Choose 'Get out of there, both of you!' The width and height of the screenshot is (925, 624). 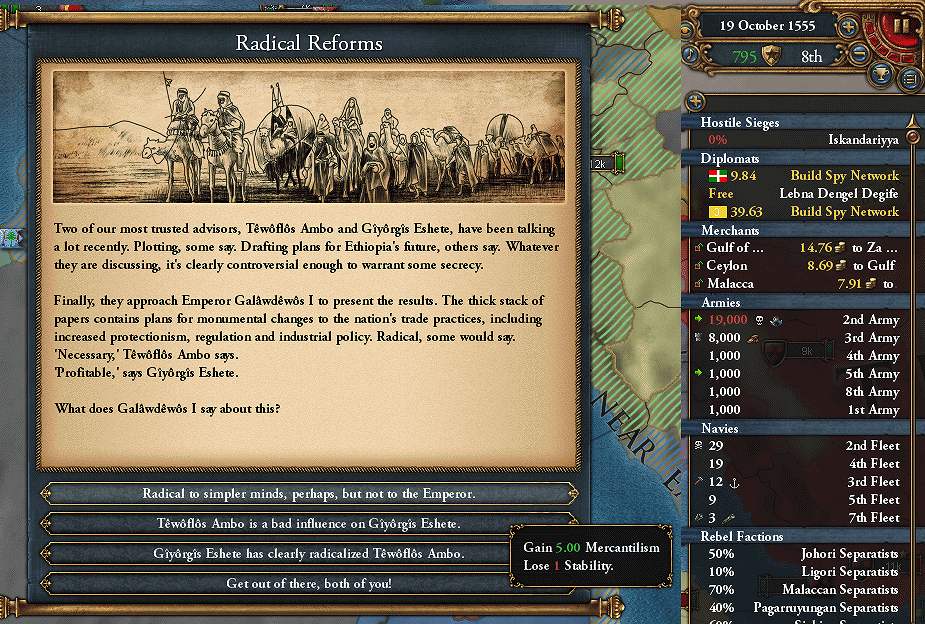[308, 583]
